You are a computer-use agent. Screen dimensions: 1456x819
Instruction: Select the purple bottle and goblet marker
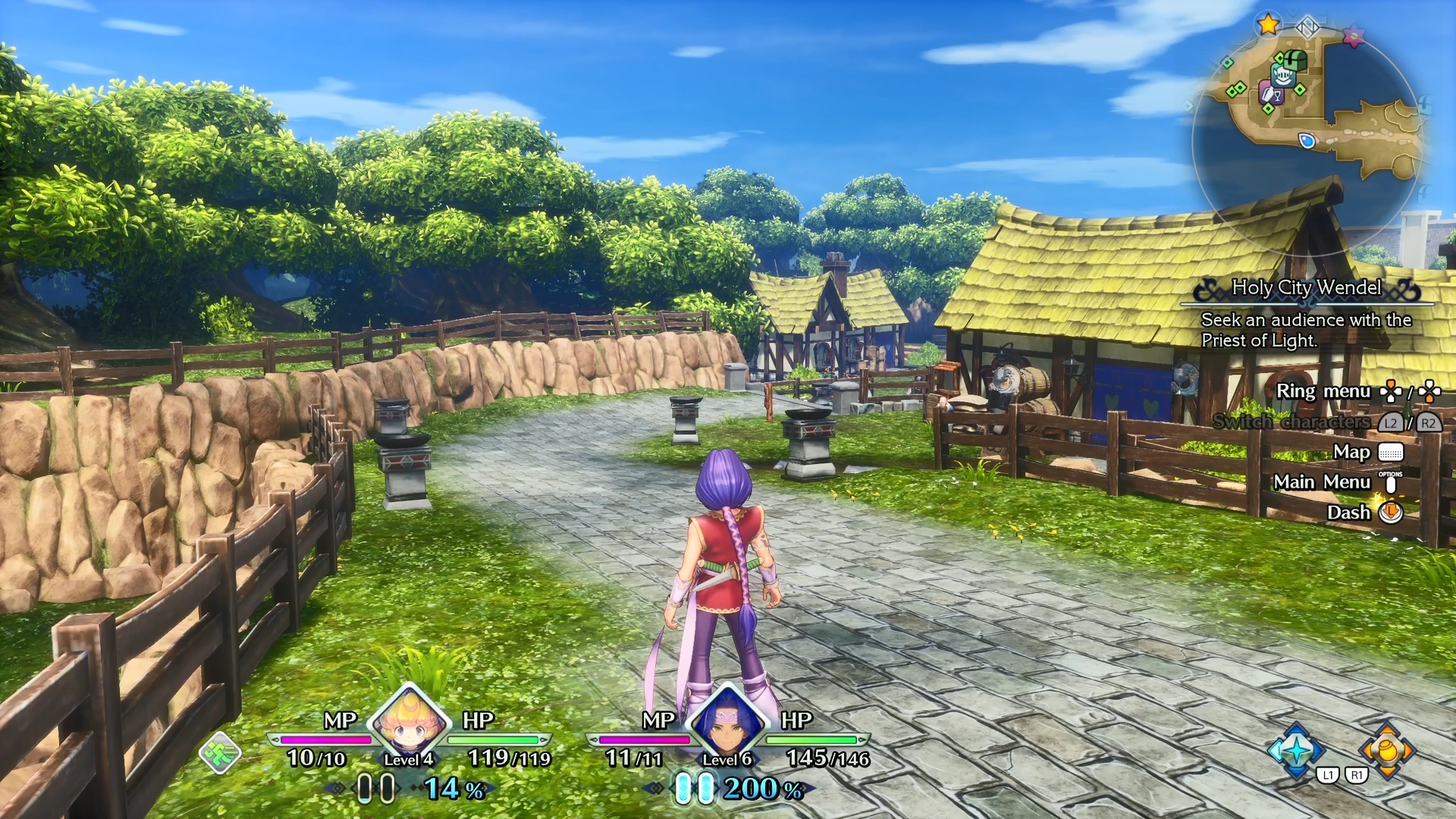(x=1269, y=94)
